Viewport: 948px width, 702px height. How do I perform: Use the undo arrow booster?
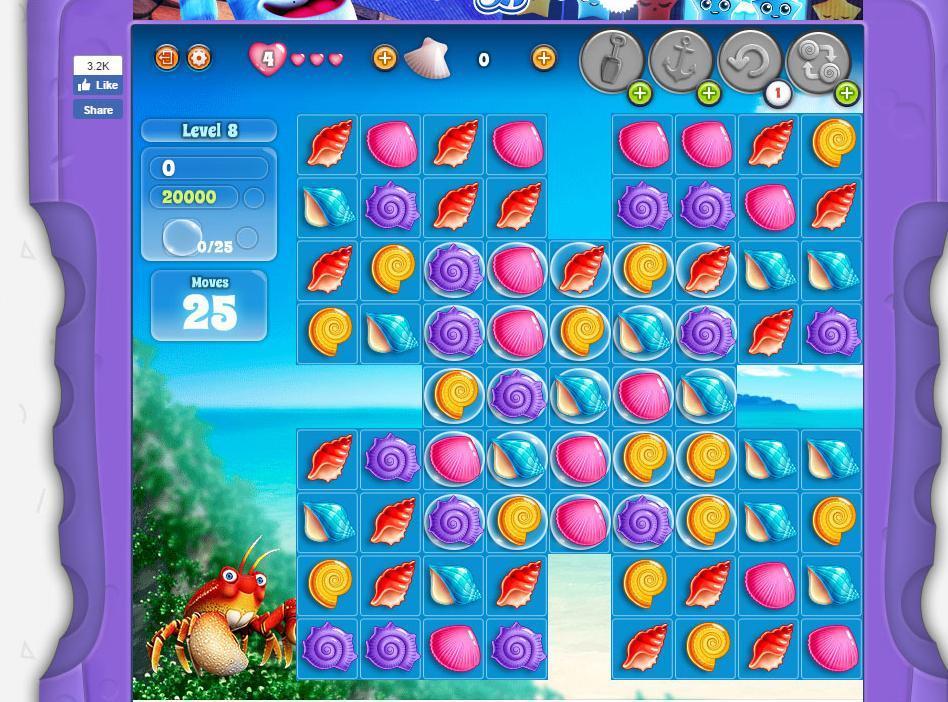(749, 60)
